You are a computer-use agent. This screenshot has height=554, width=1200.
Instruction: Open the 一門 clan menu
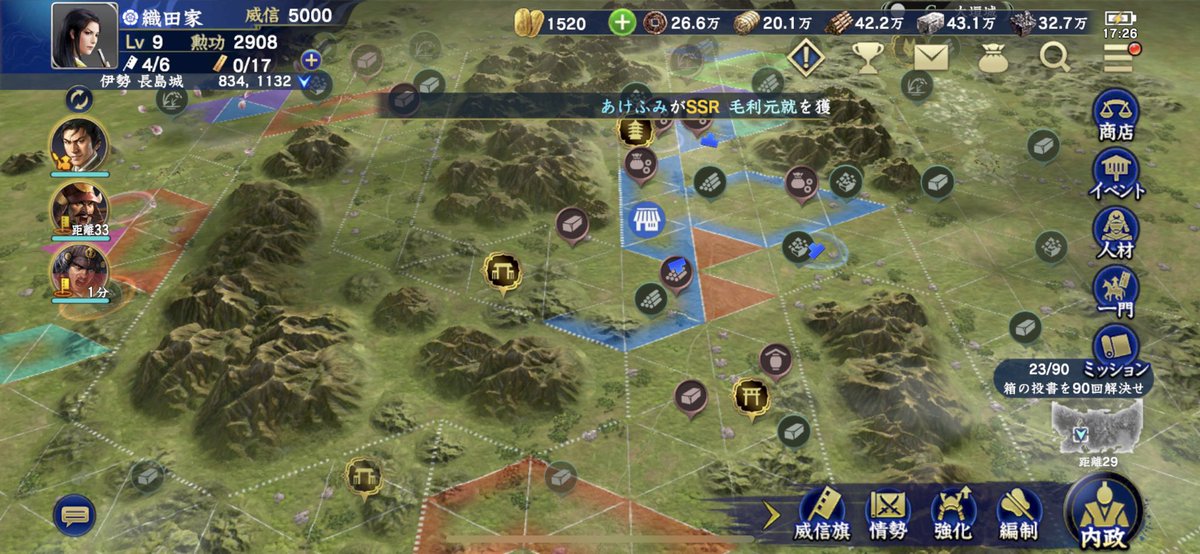click(x=1116, y=291)
